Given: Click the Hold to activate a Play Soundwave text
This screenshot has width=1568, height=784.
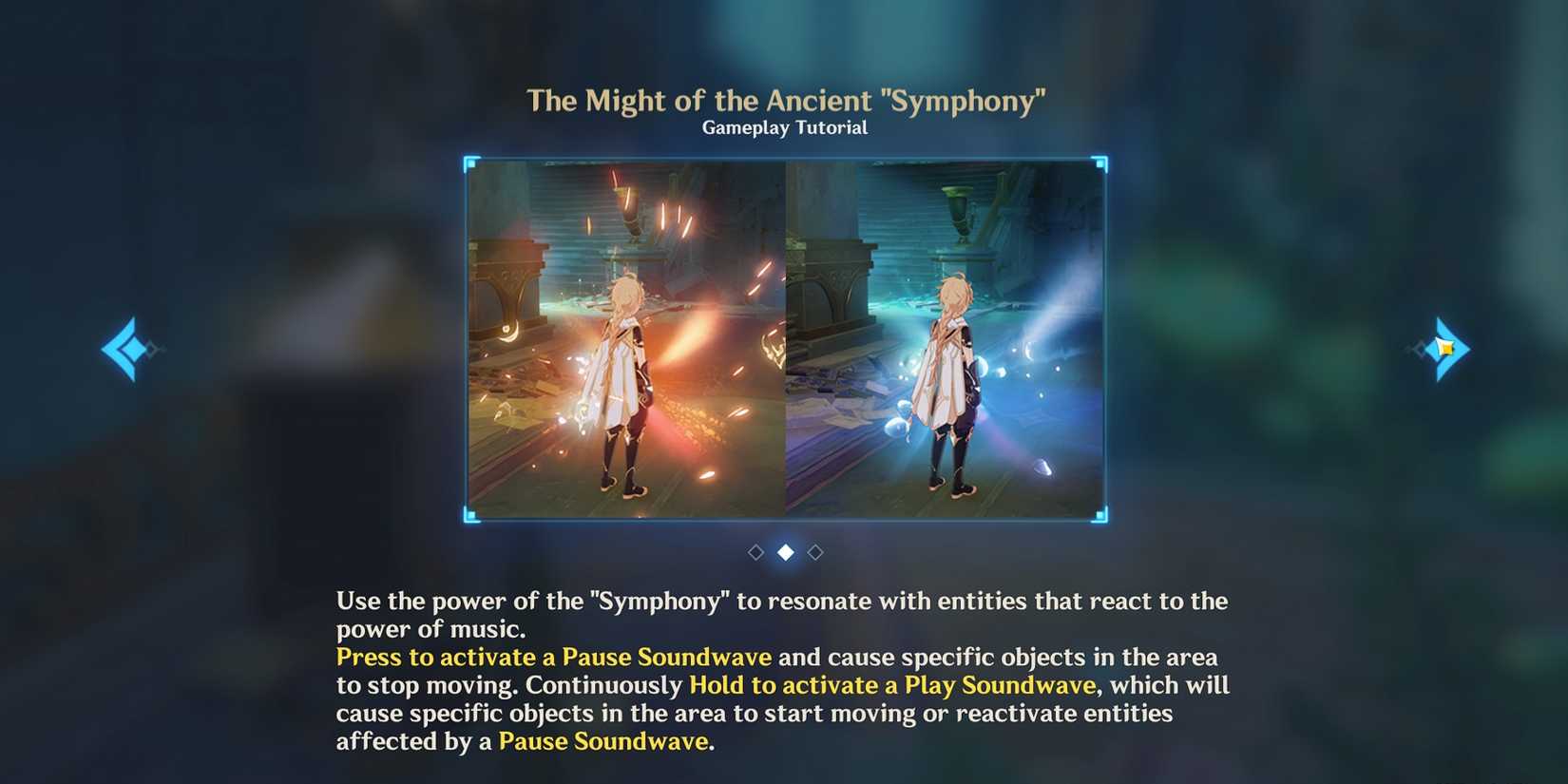Looking at the screenshot, I should (890, 684).
